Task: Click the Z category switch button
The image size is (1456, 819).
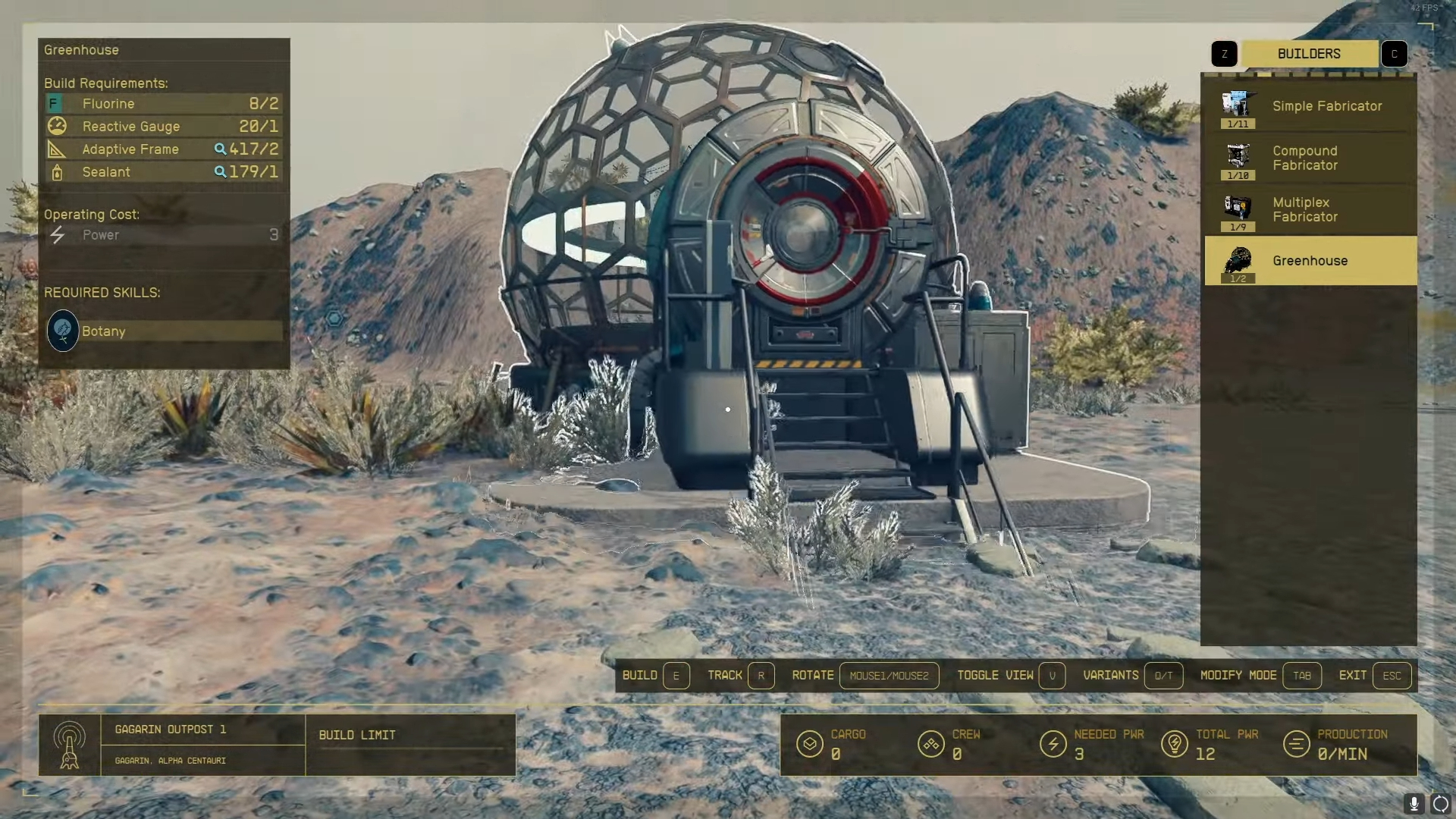Action: pos(1224,53)
